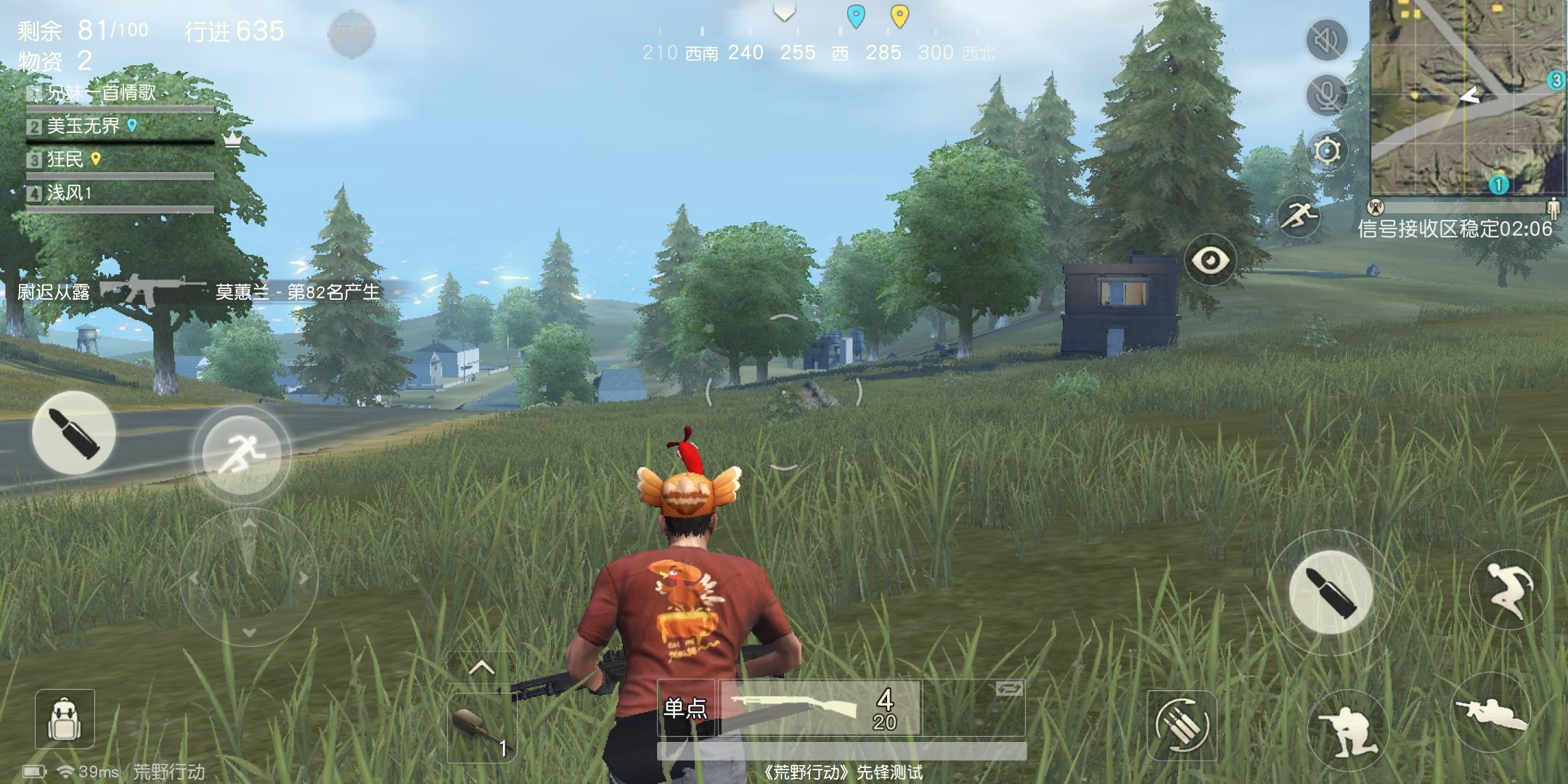Activate the eye free-look button
The width and height of the screenshot is (1568, 784).
tap(1210, 260)
